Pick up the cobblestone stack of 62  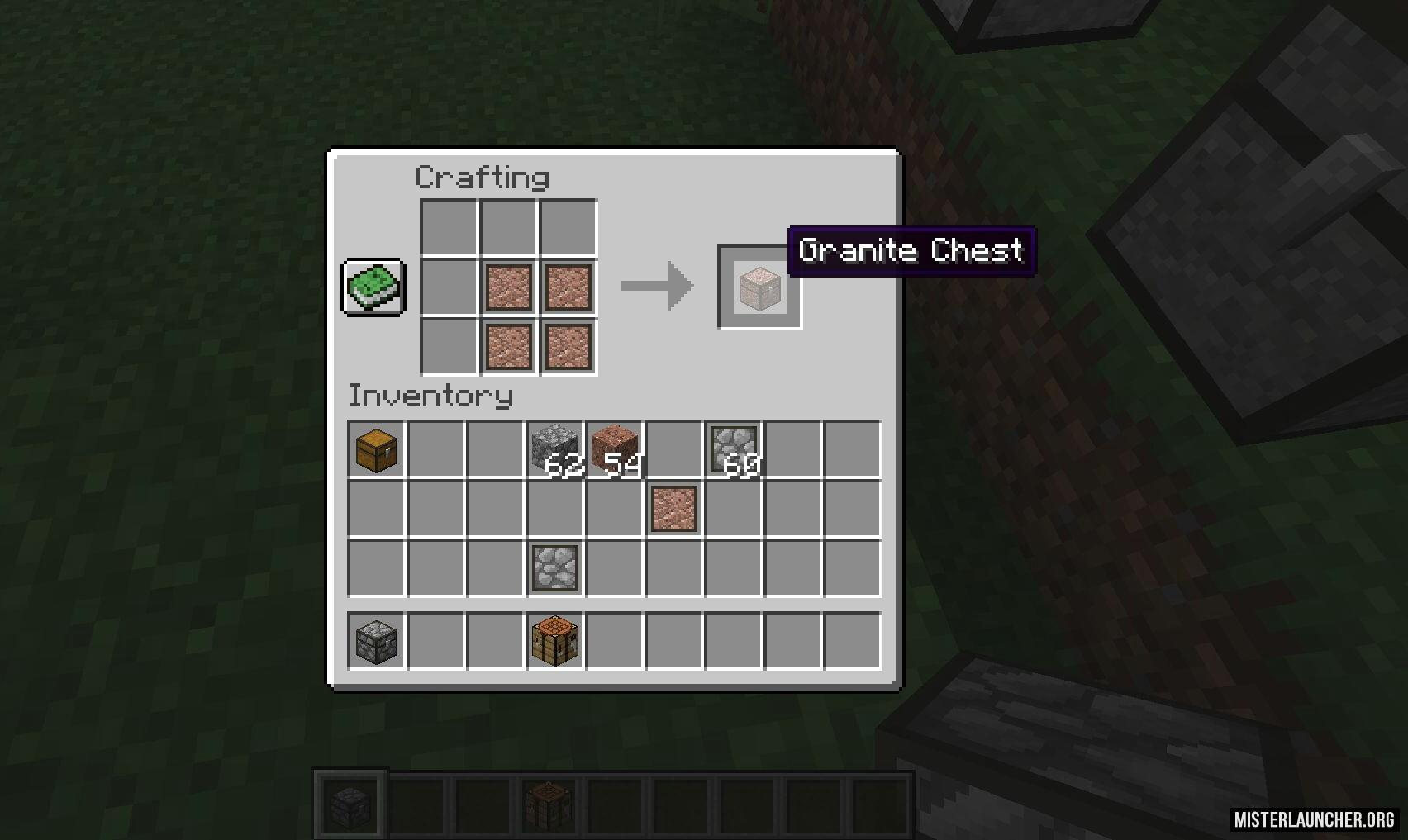pos(554,450)
